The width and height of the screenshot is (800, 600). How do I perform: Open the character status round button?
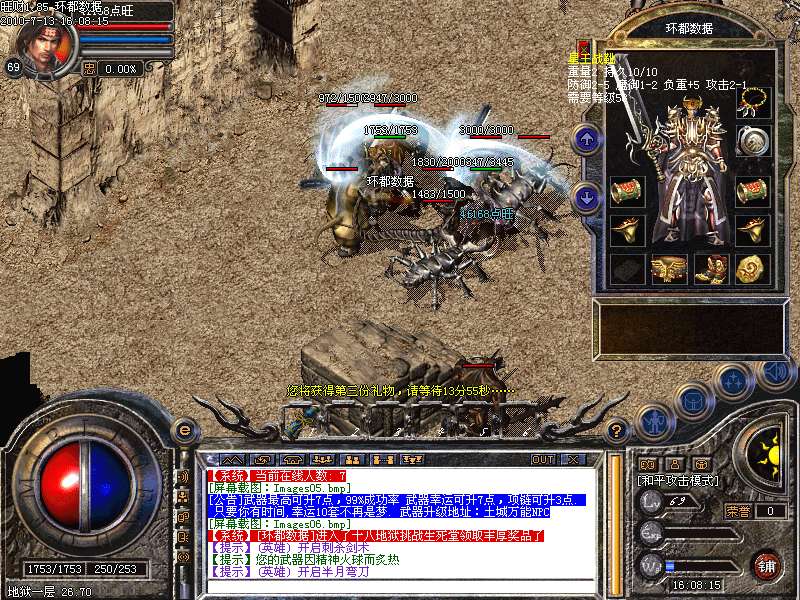coord(655,419)
